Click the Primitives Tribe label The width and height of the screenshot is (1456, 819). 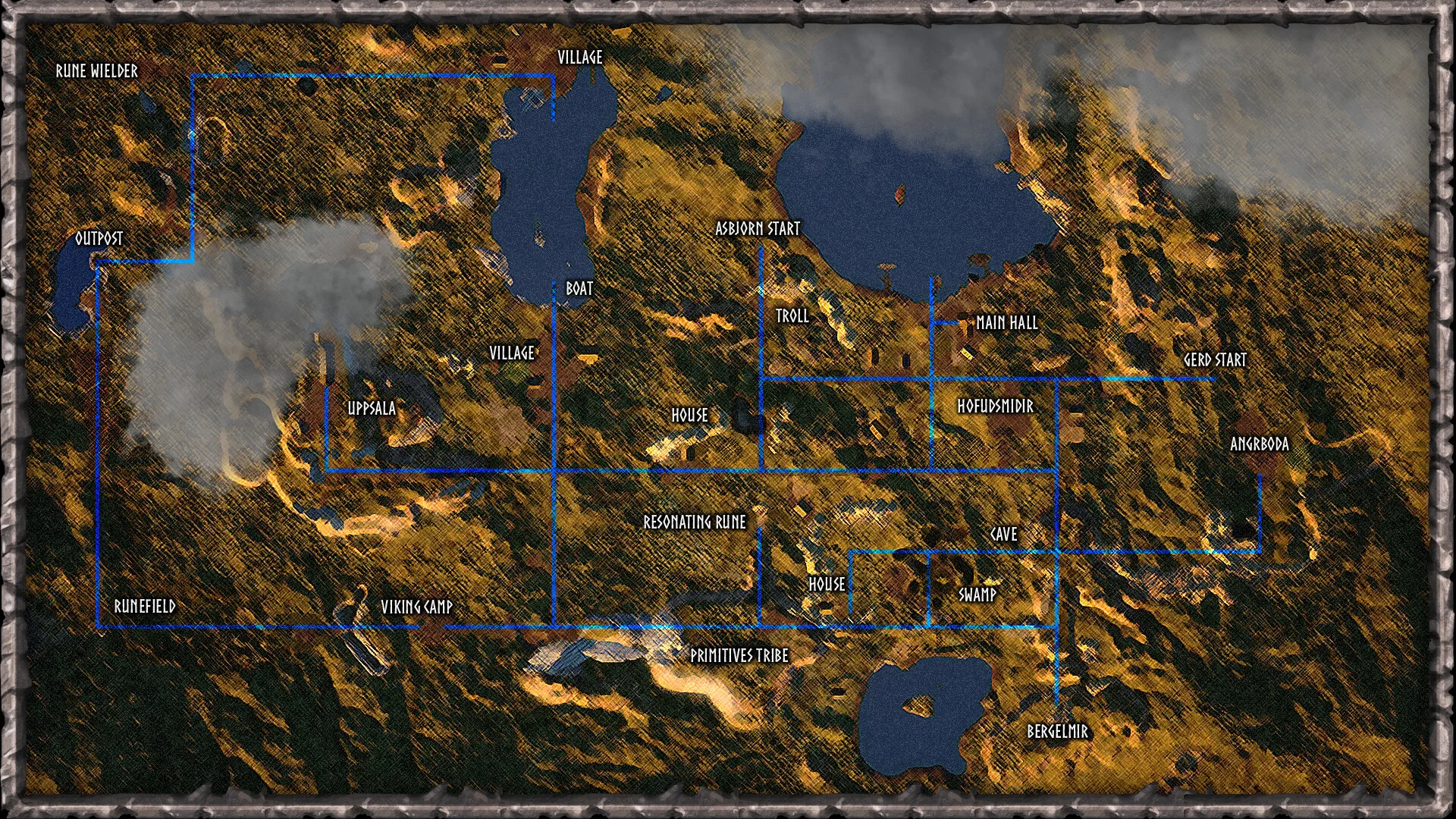pyautogui.click(x=739, y=656)
